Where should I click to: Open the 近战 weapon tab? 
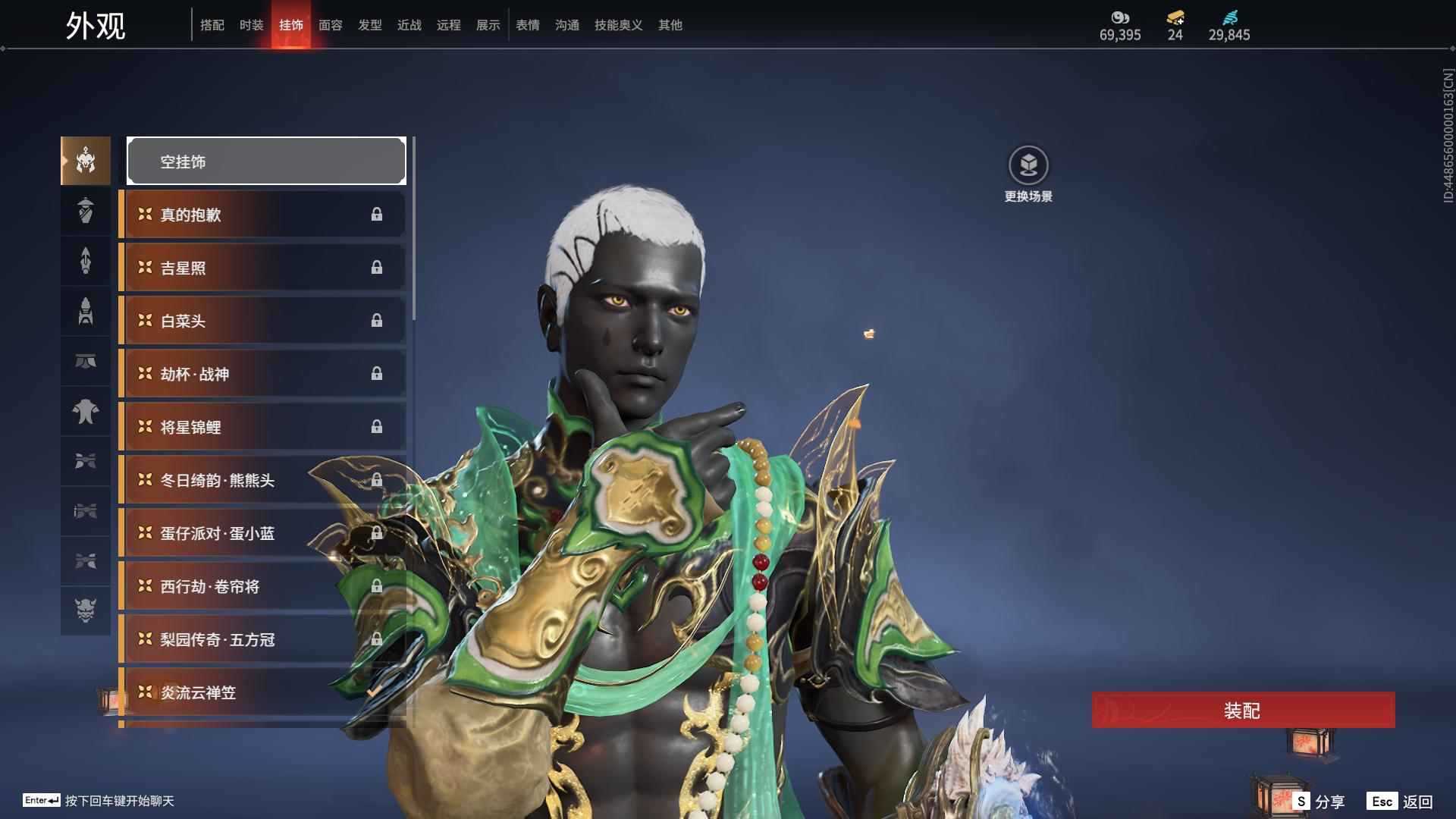409,25
